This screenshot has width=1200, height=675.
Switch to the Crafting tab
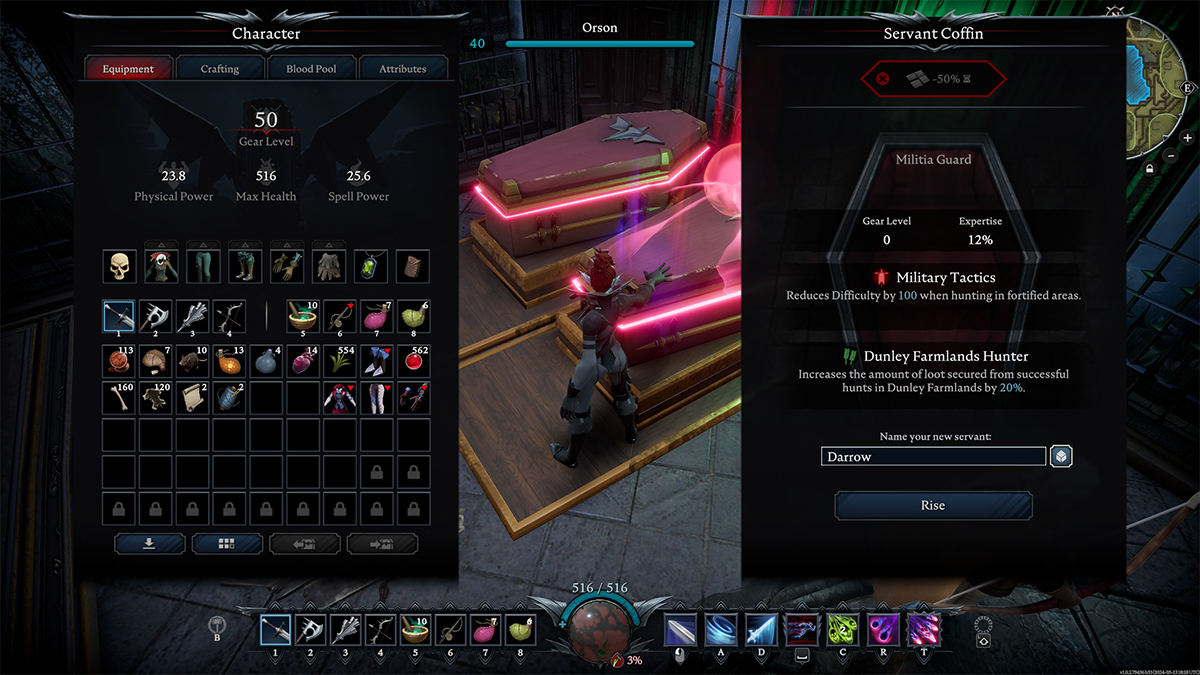(220, 69)
